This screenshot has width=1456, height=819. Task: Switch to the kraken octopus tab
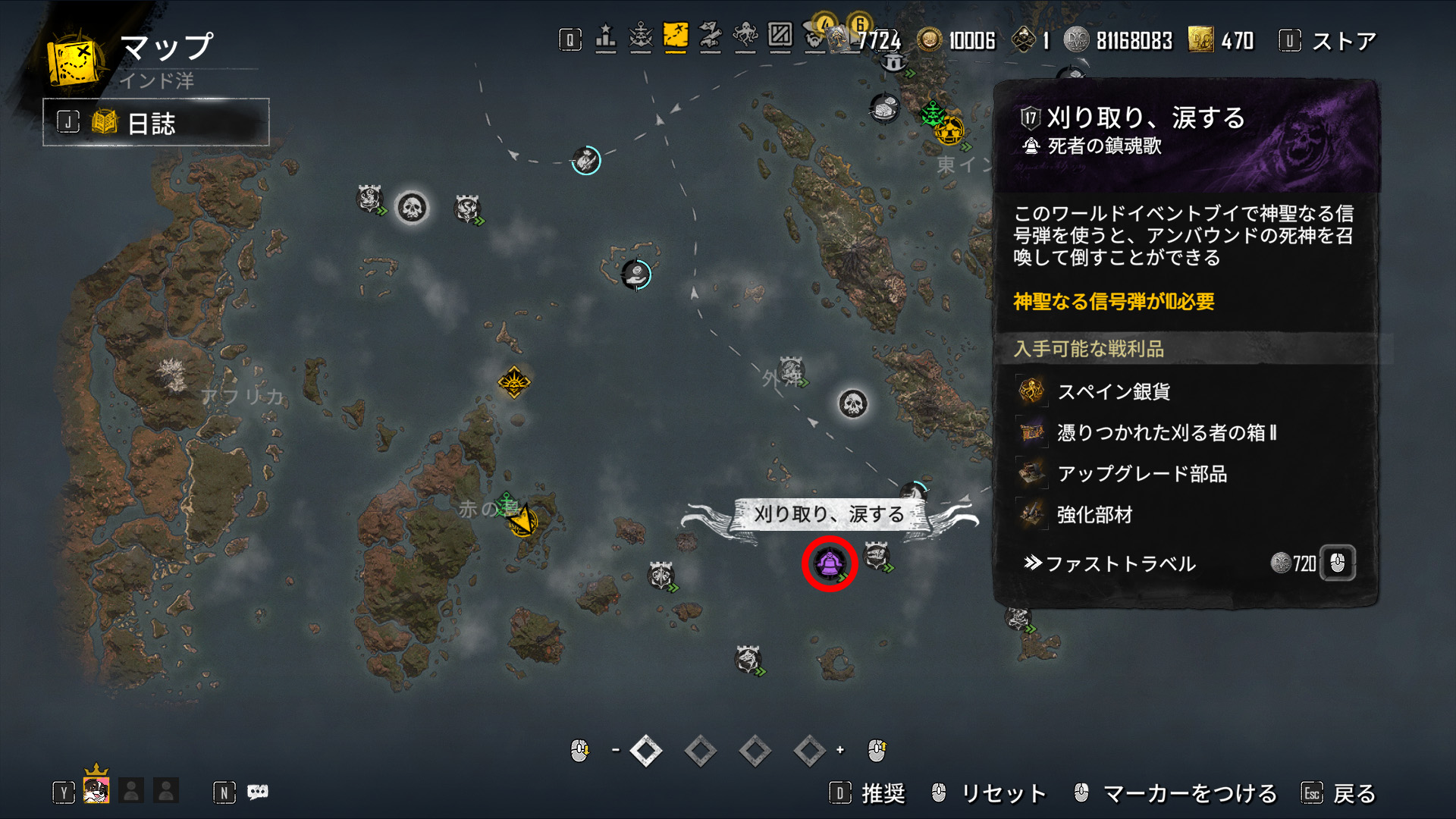pyautogui.click(x=745, y=36)
